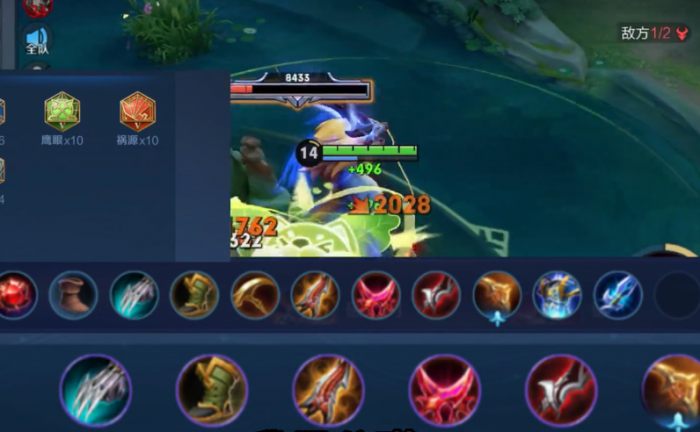Select the large green greaves equipment icon

pyautogui.click(x=212, y=390)
